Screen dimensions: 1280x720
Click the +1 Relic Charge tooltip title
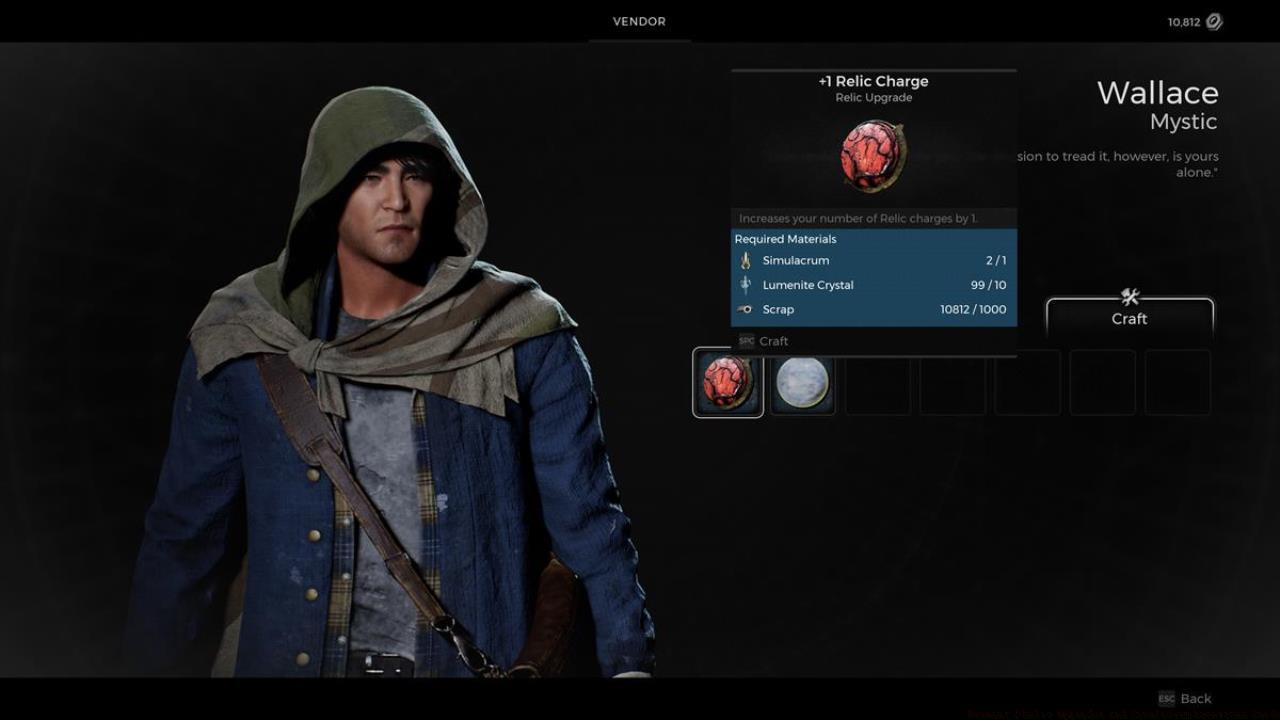[x=873, y=81]
